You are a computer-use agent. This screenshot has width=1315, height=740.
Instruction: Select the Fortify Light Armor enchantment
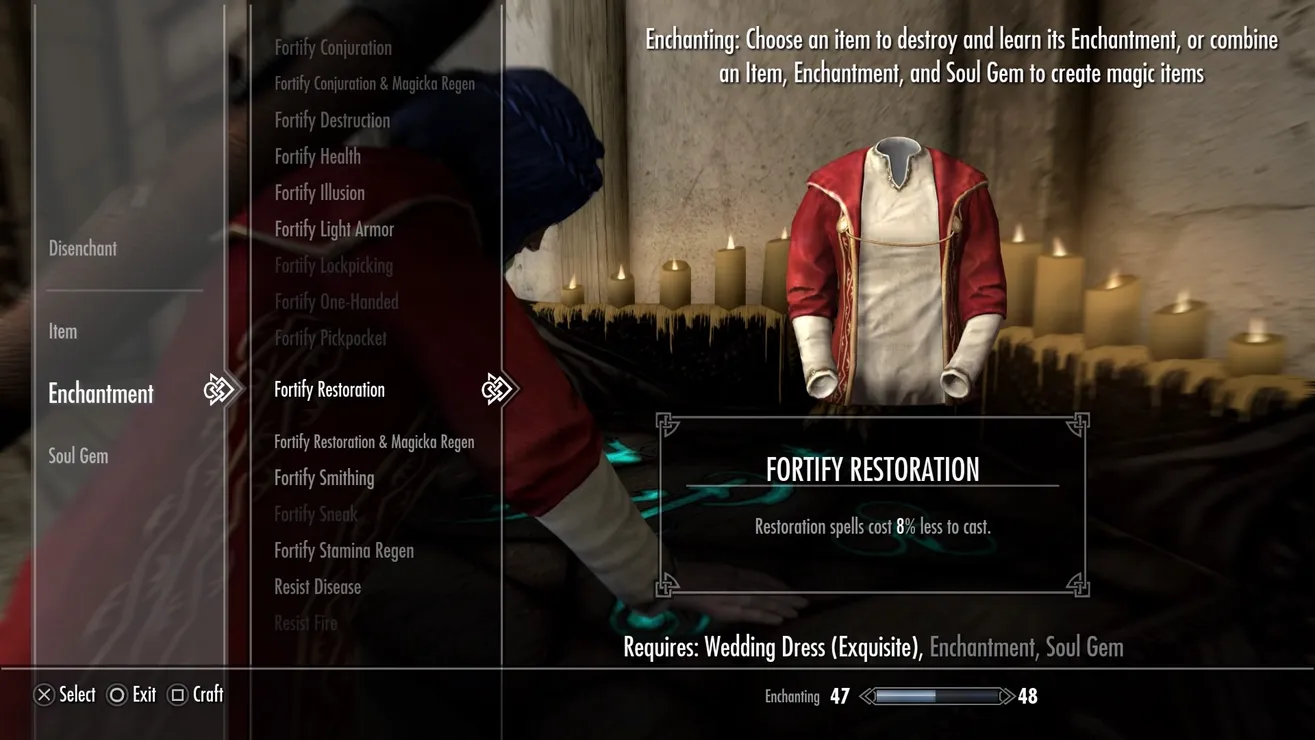click(334, 229)
